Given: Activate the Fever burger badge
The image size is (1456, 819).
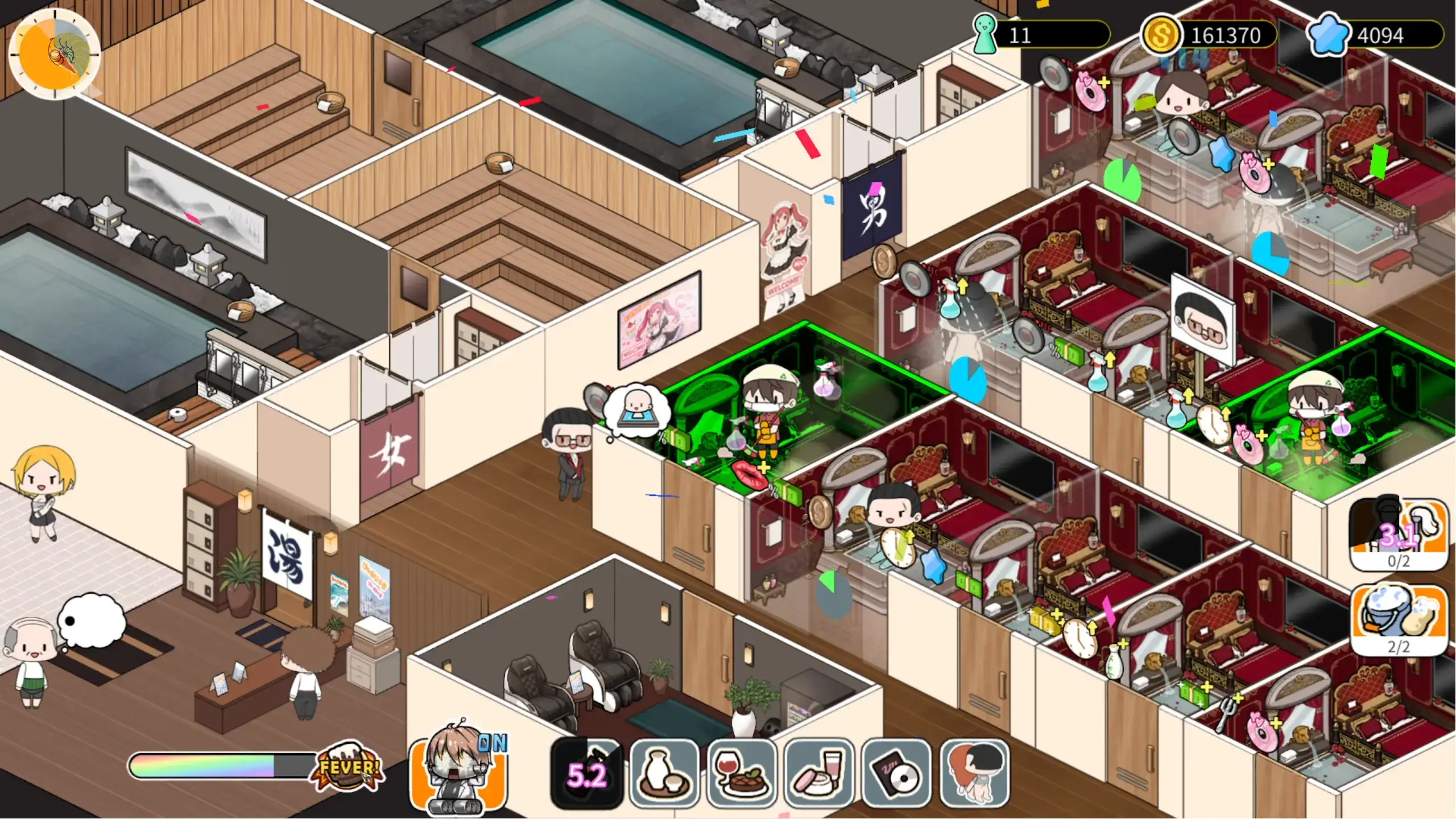Looking at the screenshot, I should coord(348,767).
